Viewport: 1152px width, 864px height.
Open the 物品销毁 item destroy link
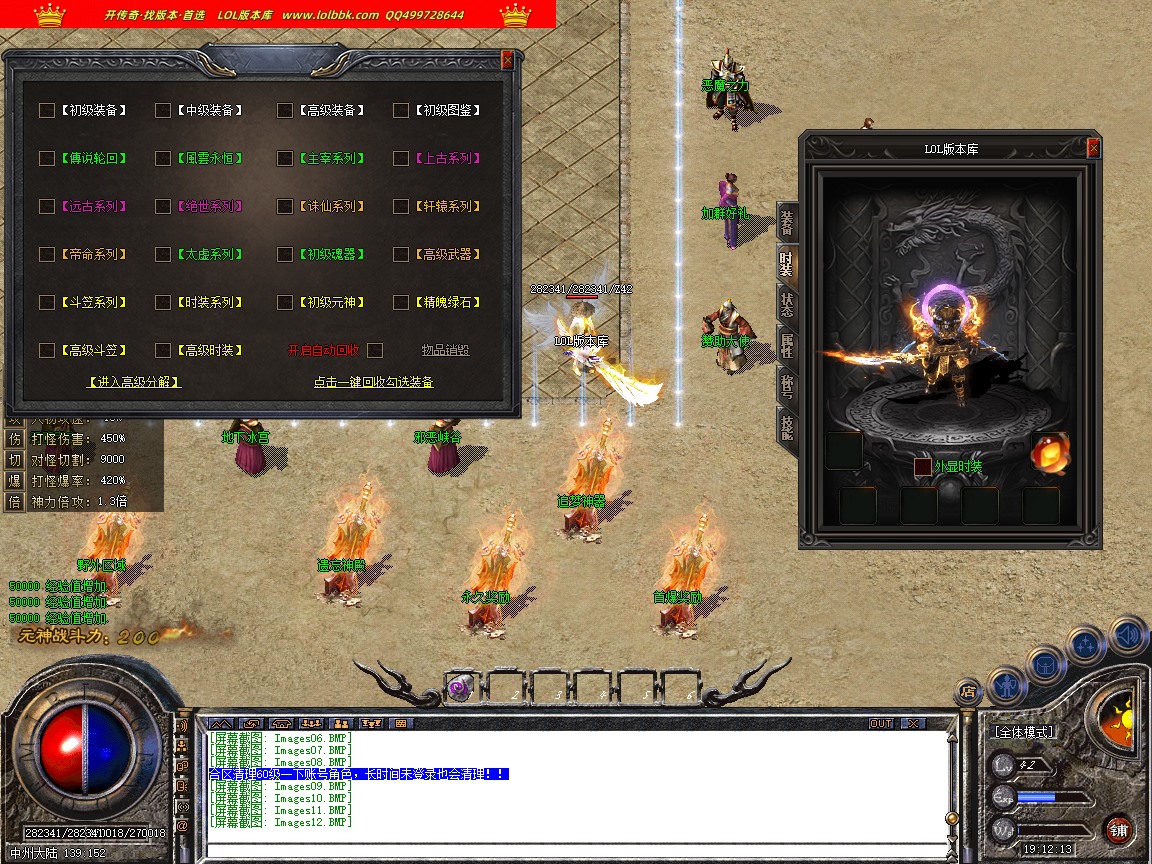(445, 350)
